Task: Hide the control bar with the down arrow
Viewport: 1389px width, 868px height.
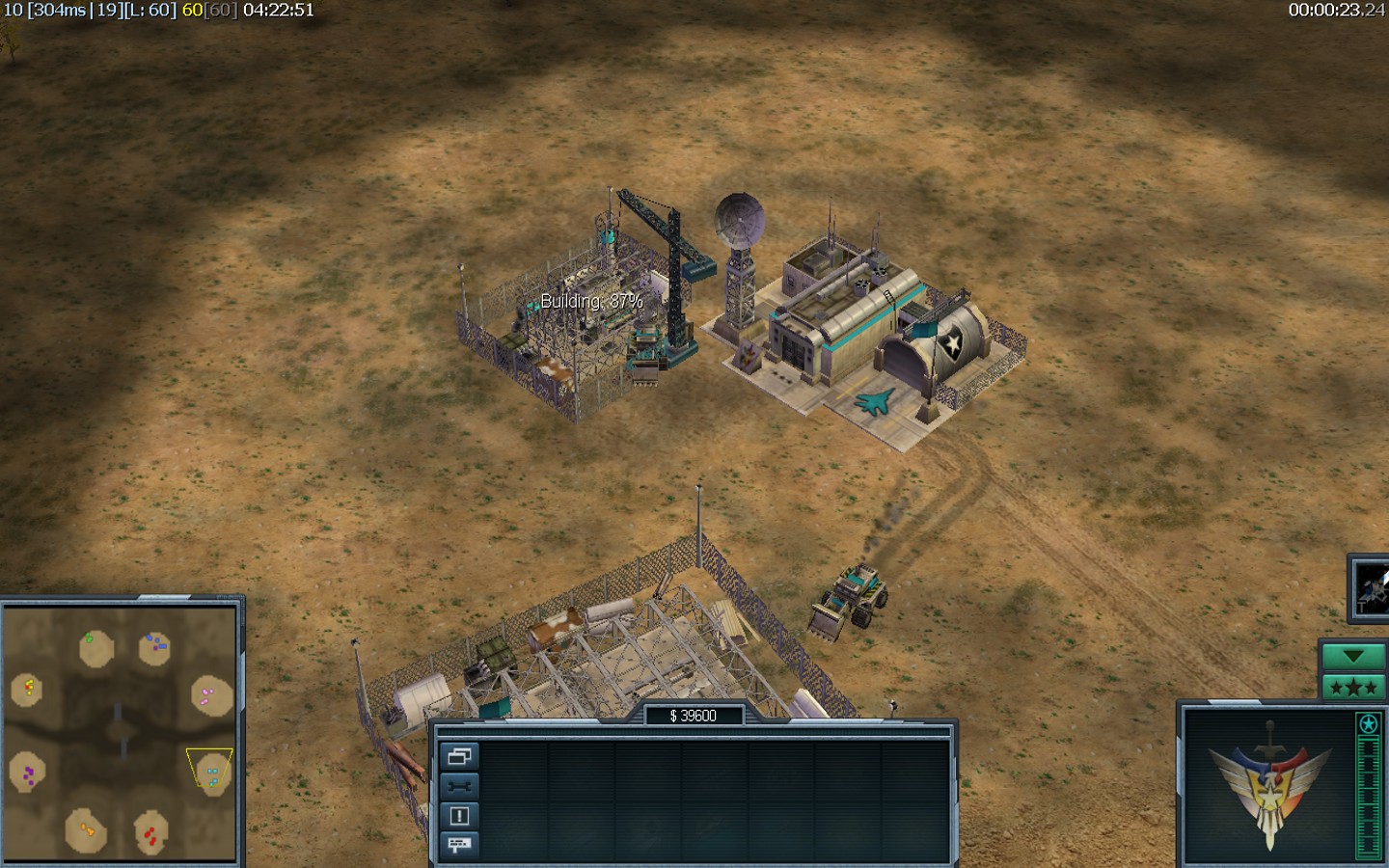Action: 1352,657
